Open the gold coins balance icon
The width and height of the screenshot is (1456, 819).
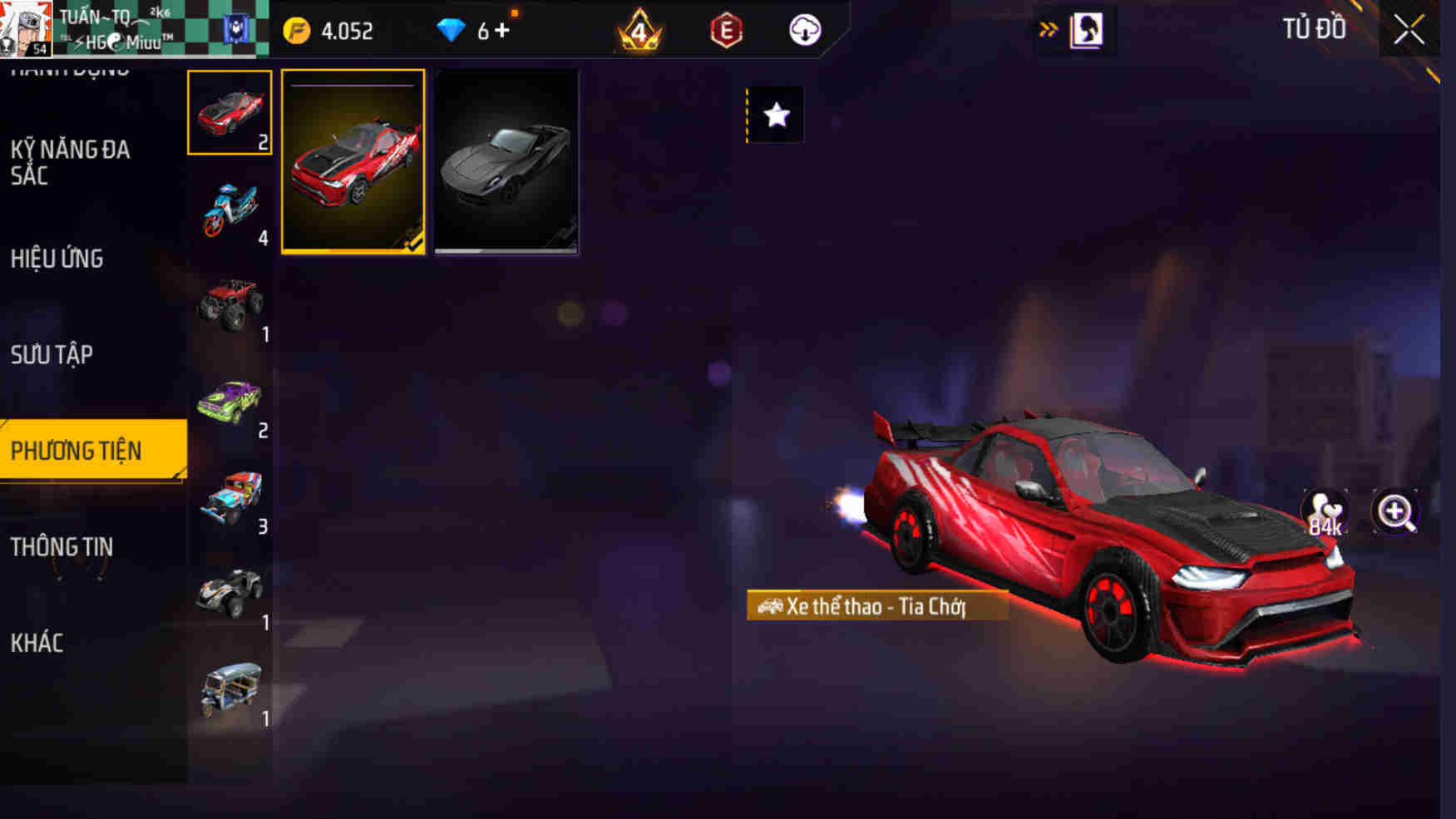[x=295, y=31]
